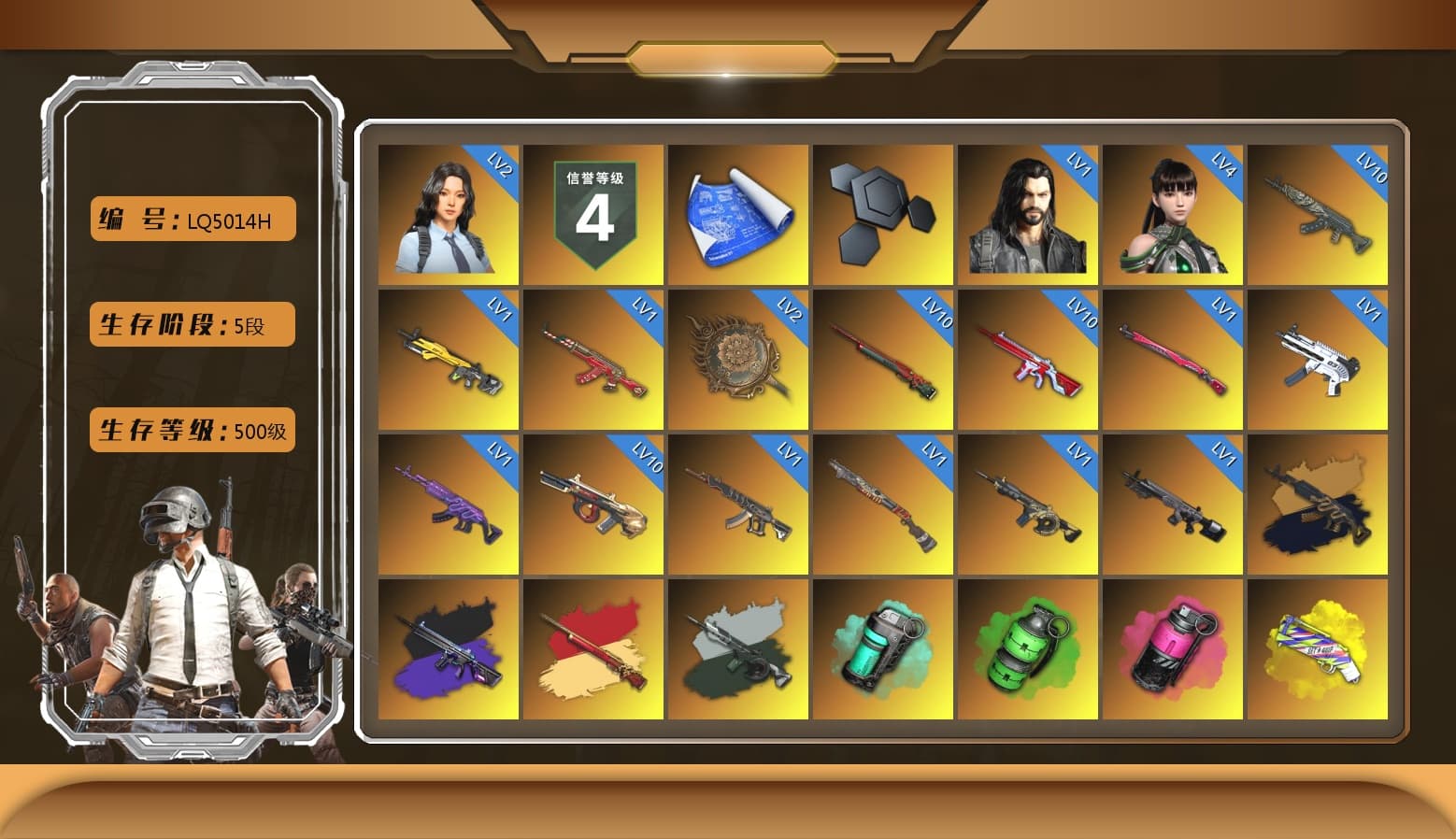Select the ornate bronze pan skin
1456x839 pixels.
tap(738, 360)
